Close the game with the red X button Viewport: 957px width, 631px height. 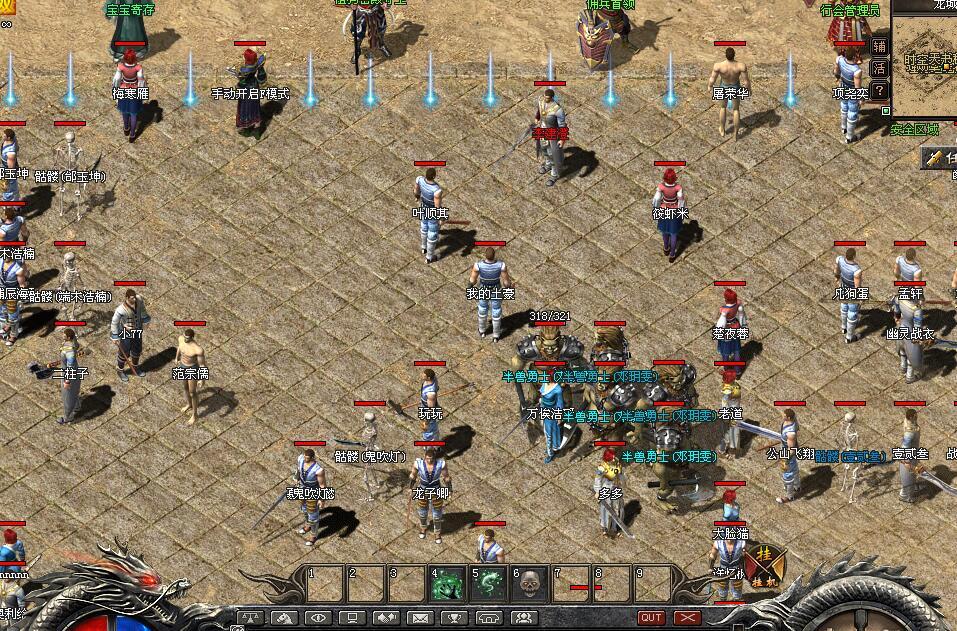tap(687, 618)
